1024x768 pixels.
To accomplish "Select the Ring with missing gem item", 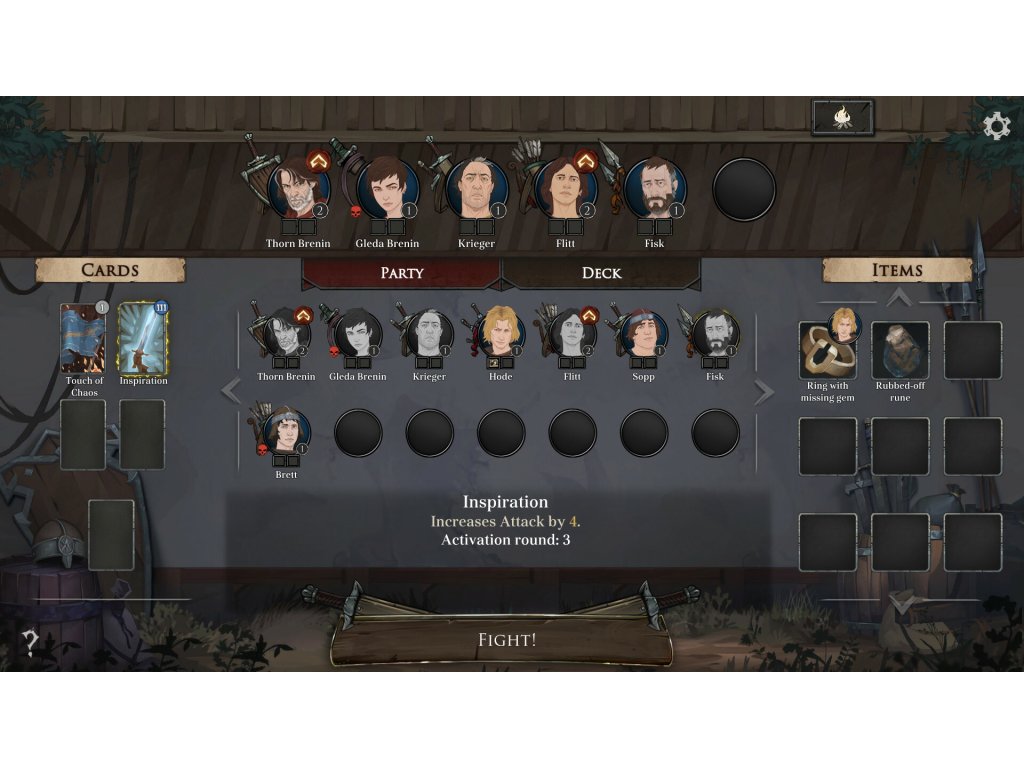I will [x=826, y=350].
